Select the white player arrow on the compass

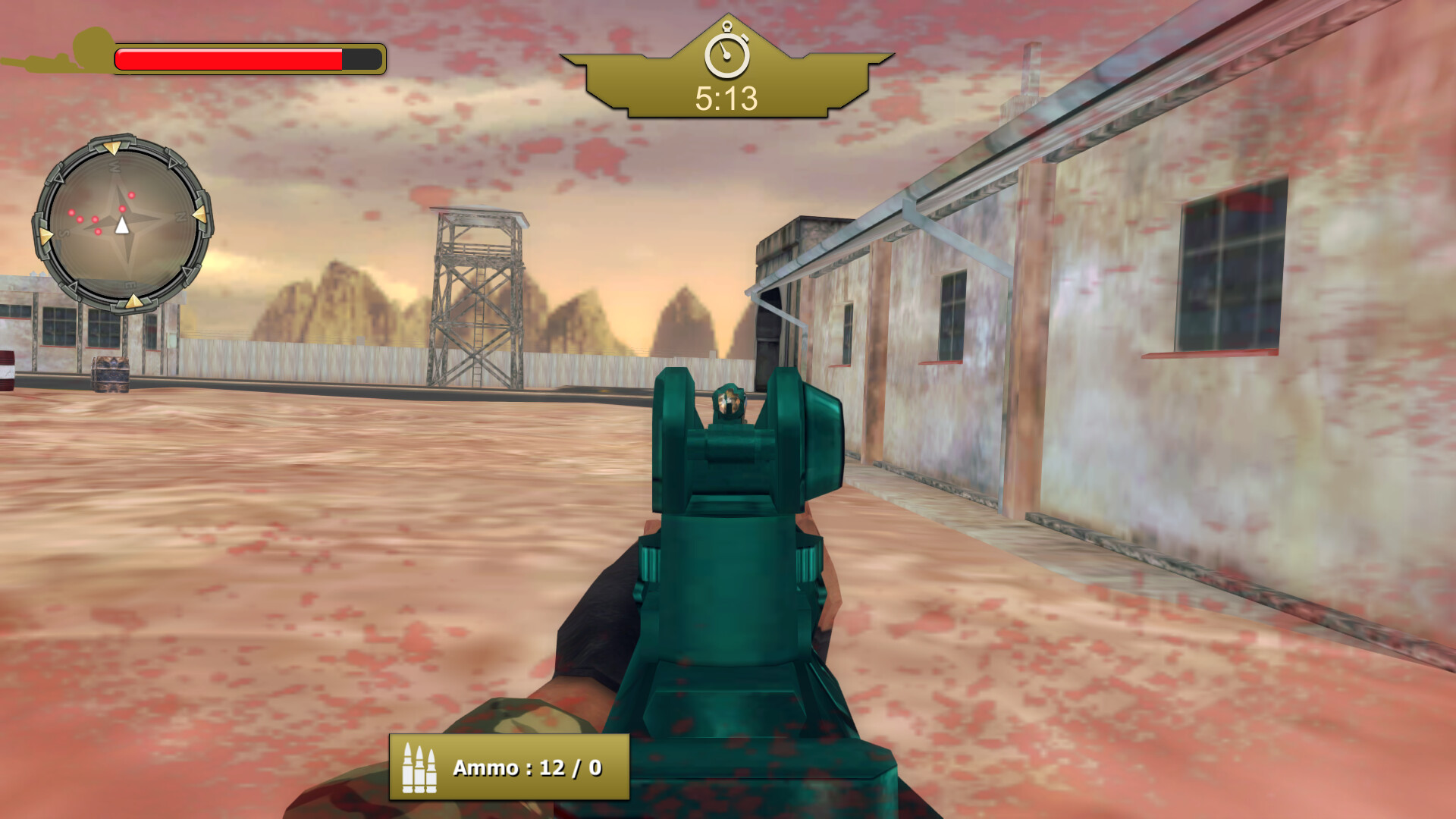pos(121,225)
